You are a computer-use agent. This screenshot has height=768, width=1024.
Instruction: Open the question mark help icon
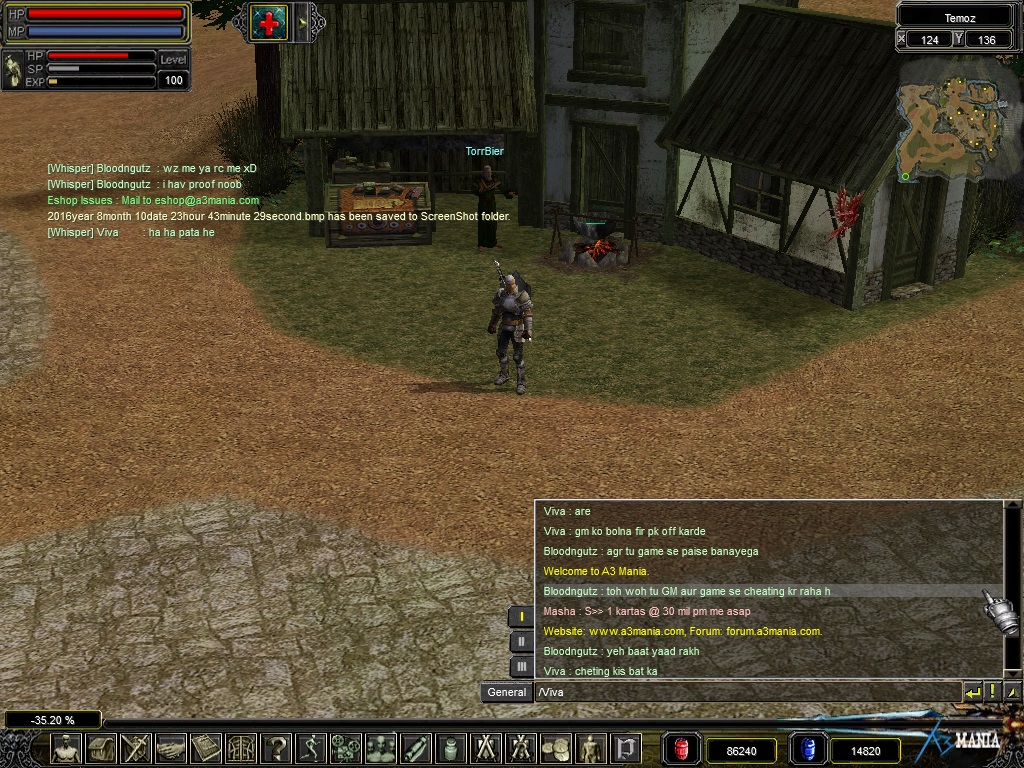[277, 748]
